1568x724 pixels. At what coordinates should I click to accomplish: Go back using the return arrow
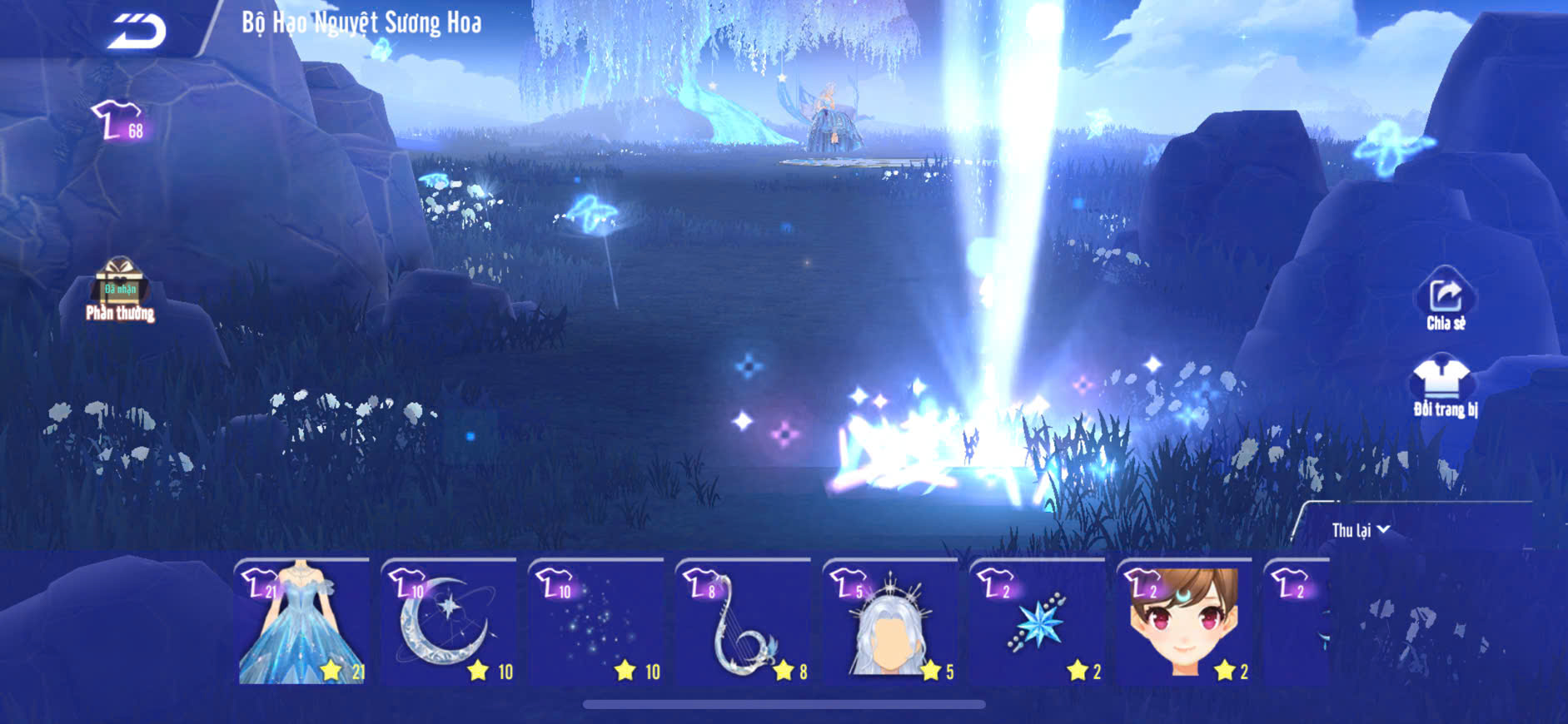[137, 32]
